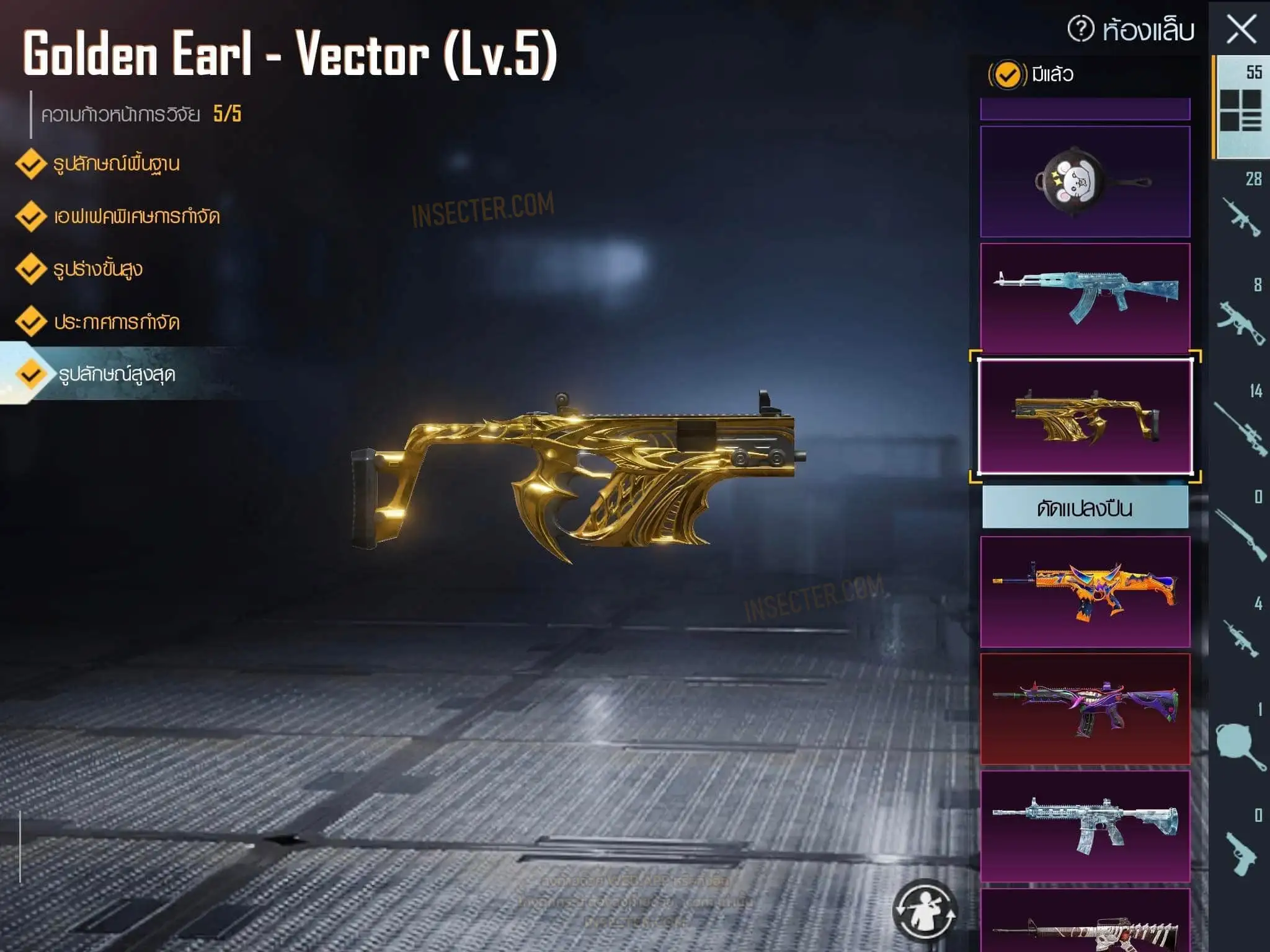Close the lab screen with the X
Screen dimensions: 1270x952
1241,30
